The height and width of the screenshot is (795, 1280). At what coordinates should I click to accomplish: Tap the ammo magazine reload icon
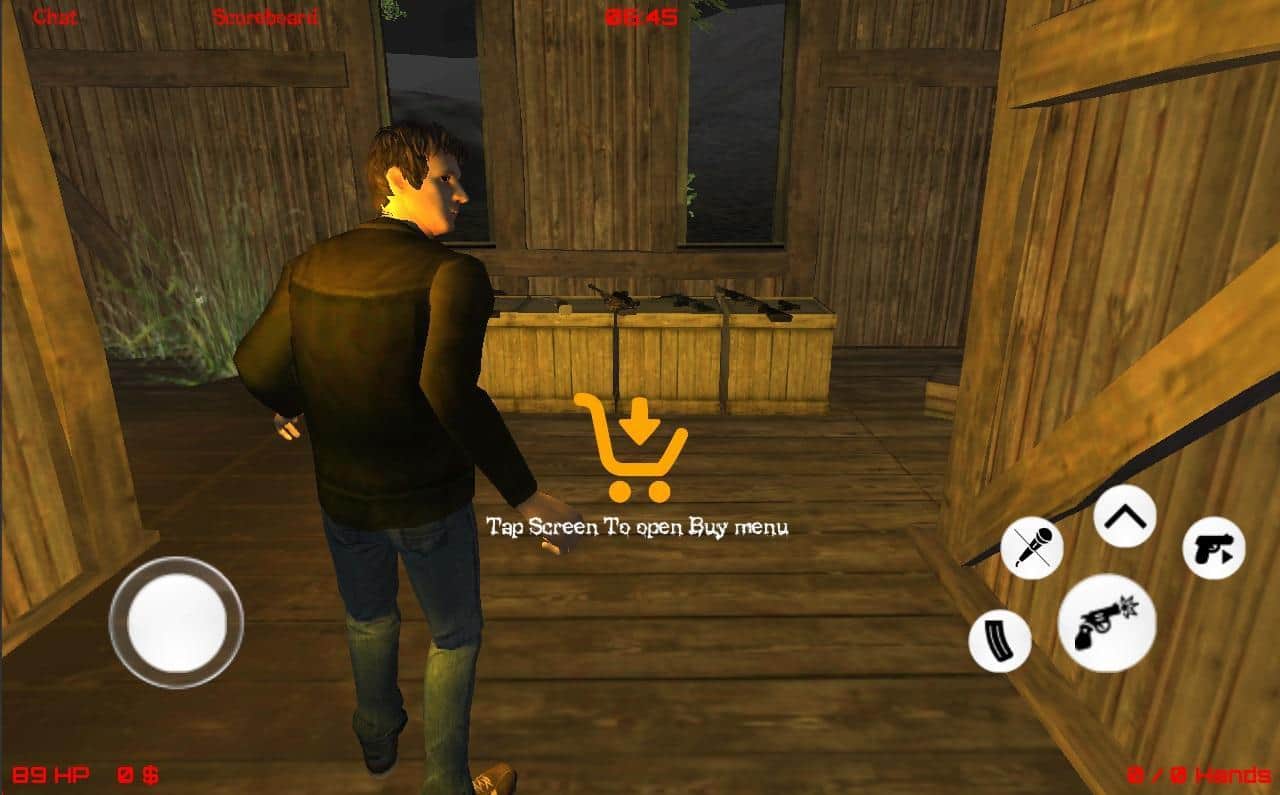tap(997, 639)
